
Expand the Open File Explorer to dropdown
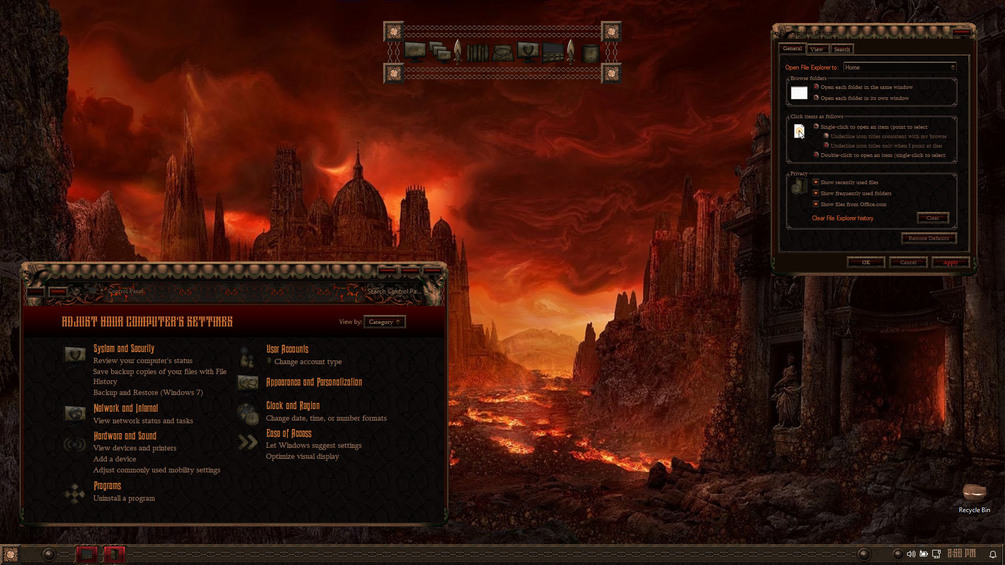(x=899, y=67)
